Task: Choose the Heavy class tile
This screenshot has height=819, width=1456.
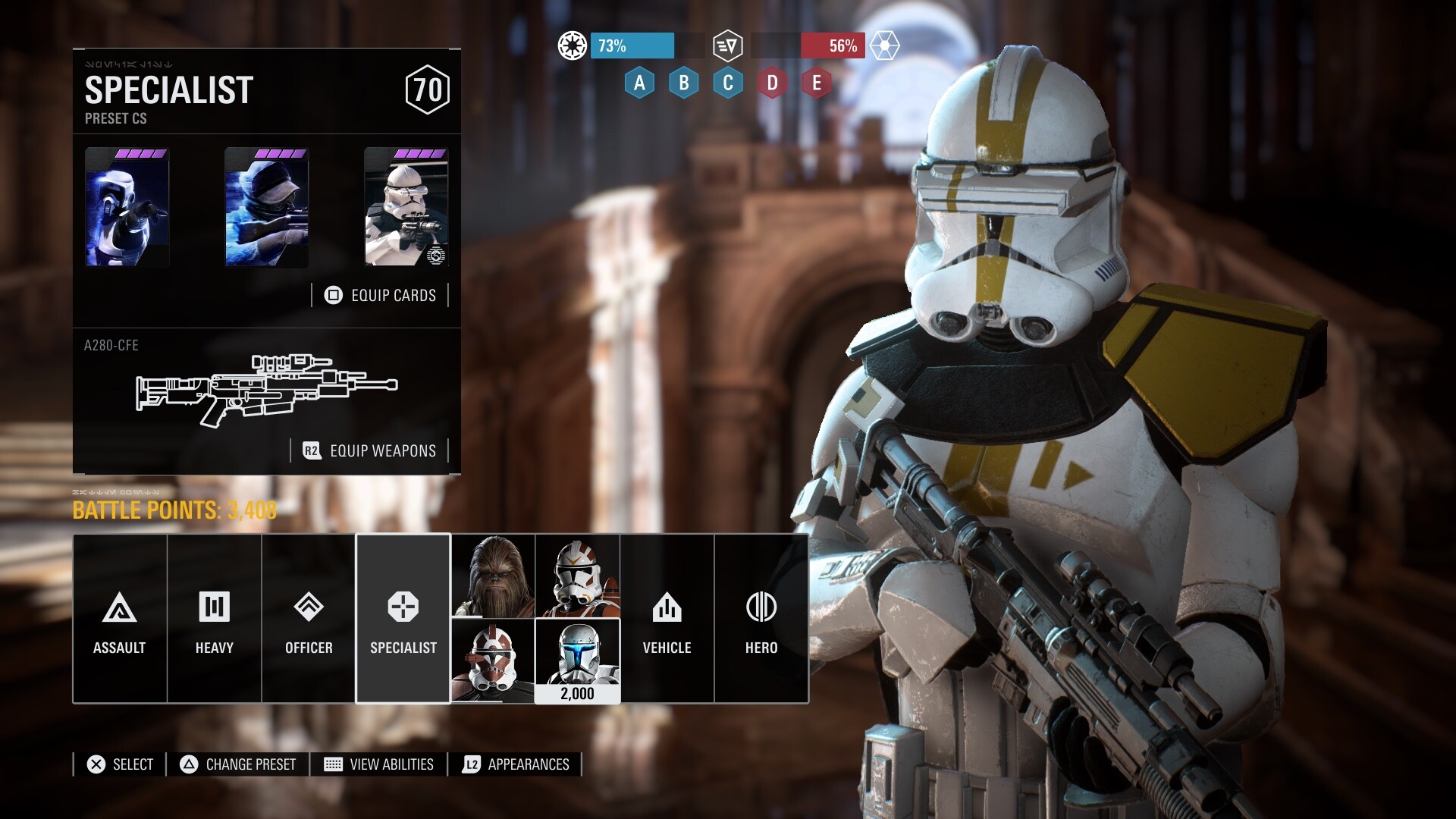Action: tap(214, 619)
